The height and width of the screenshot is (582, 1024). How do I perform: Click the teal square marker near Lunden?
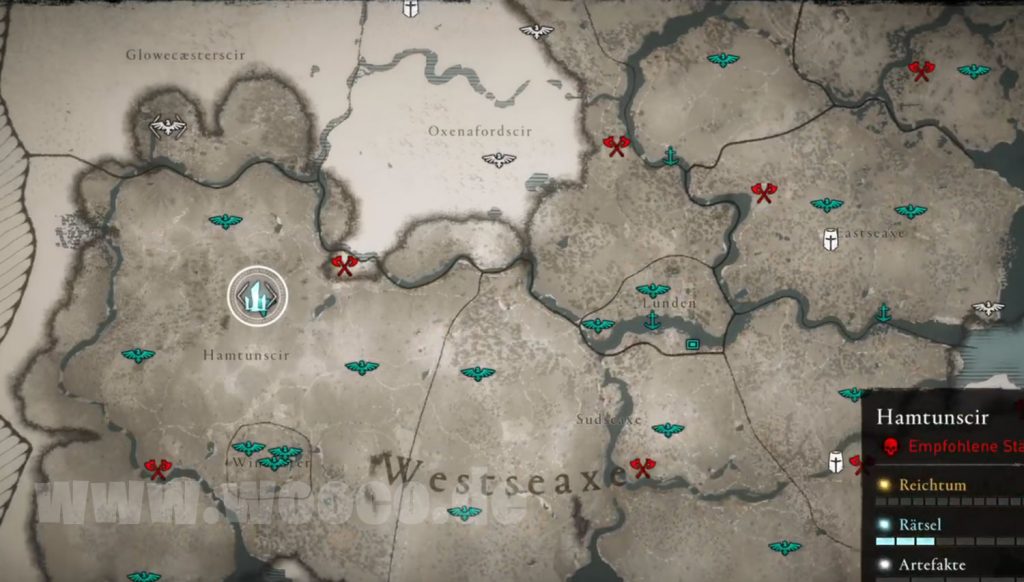click(691, 344)
